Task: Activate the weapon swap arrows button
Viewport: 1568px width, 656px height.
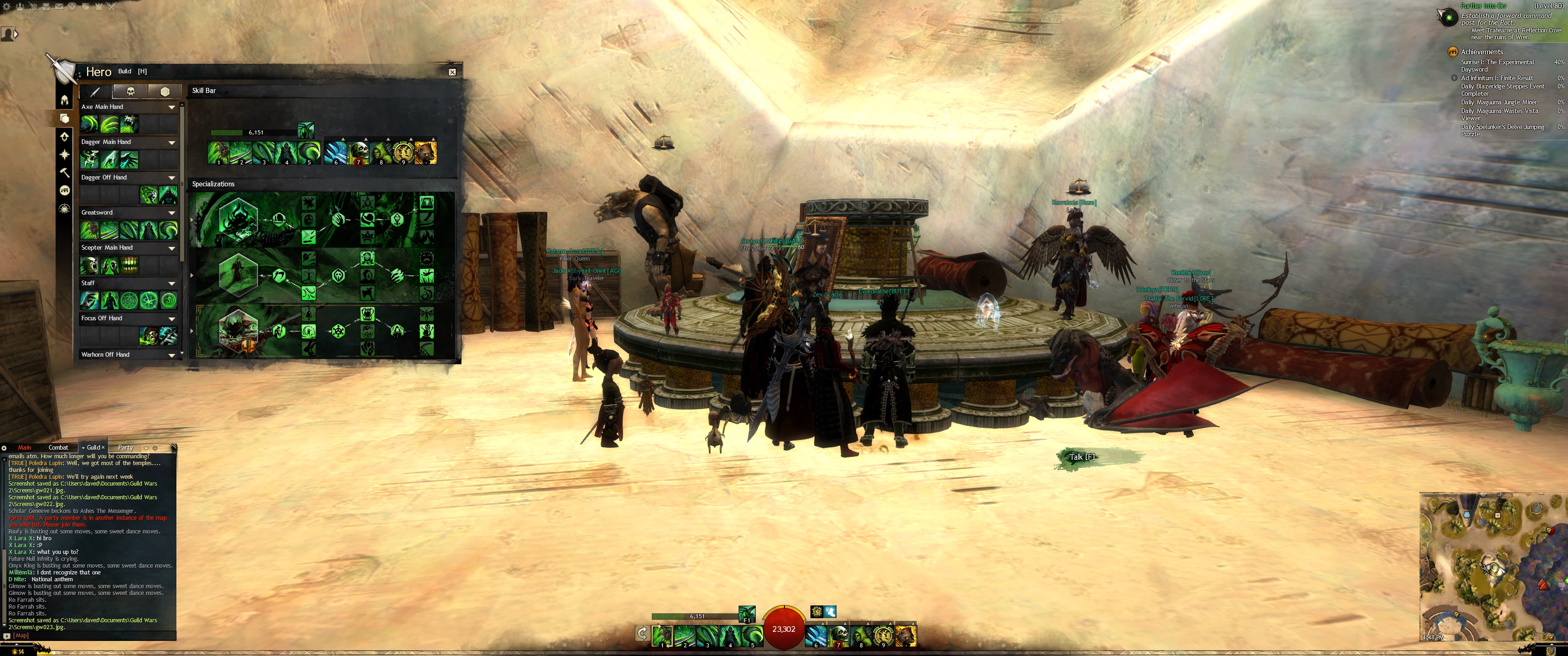Action: click(642, 634)
